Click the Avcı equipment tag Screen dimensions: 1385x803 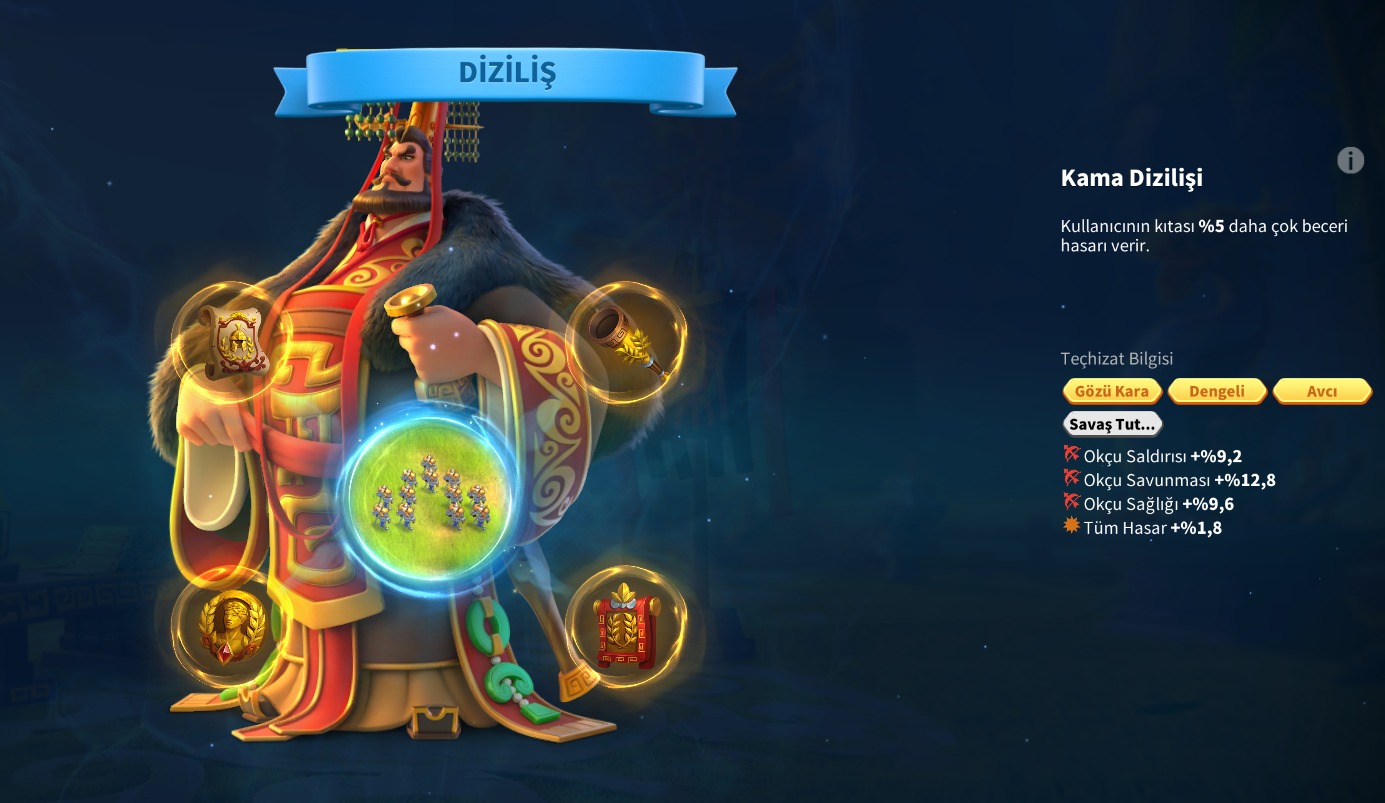click(1322, 391)
